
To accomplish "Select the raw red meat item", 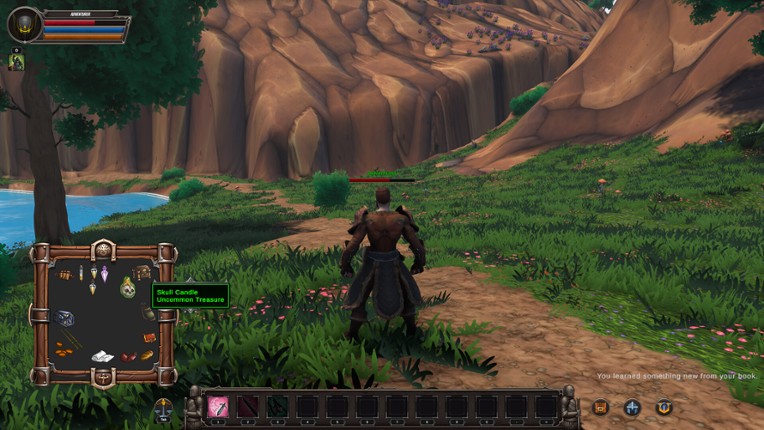I will coord(128,356).
